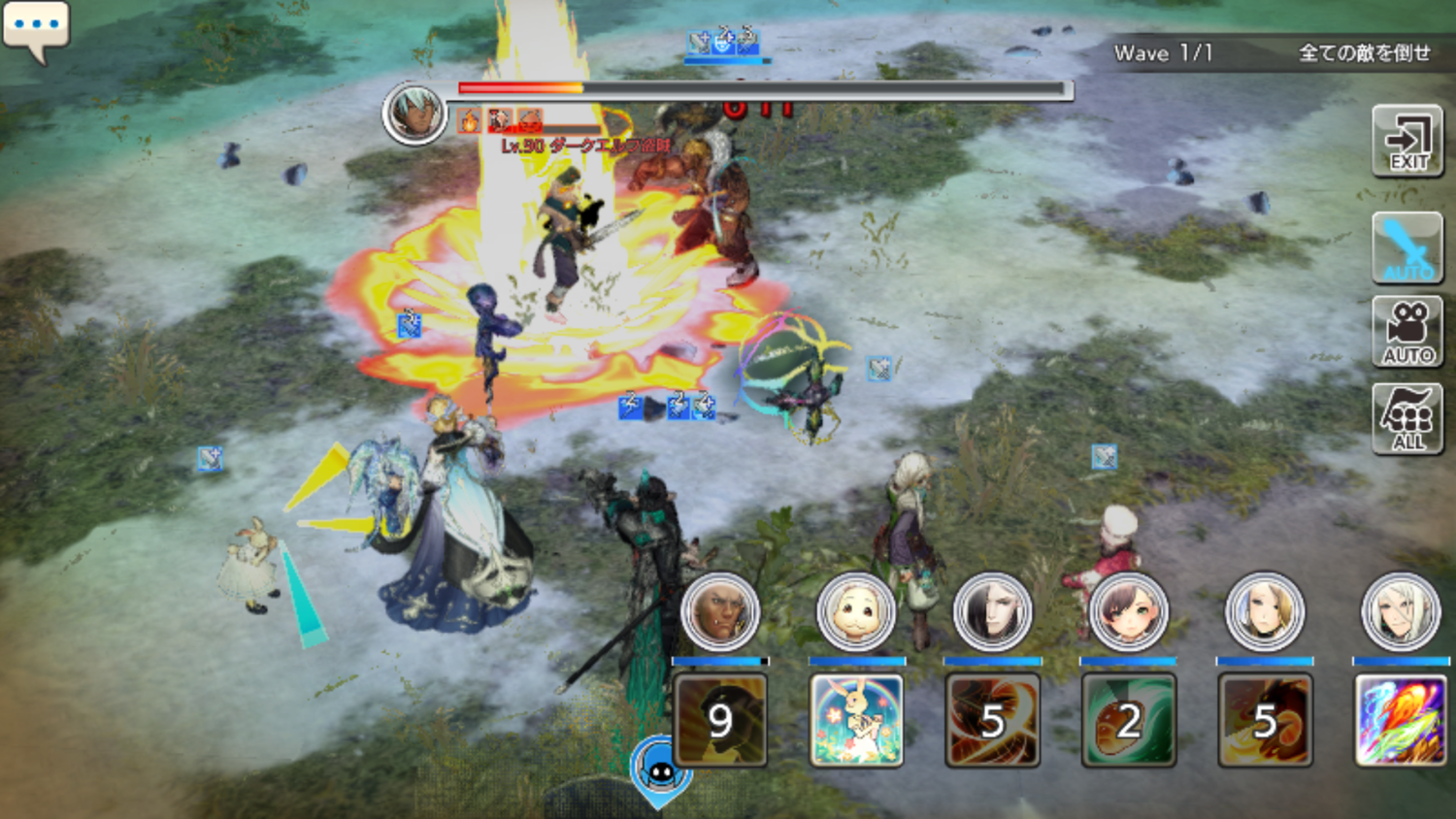Viewport: 1456px width, 819px height.
Task: Tap the green swirl skill on cooldown 2
Action: click(1128, 720)
